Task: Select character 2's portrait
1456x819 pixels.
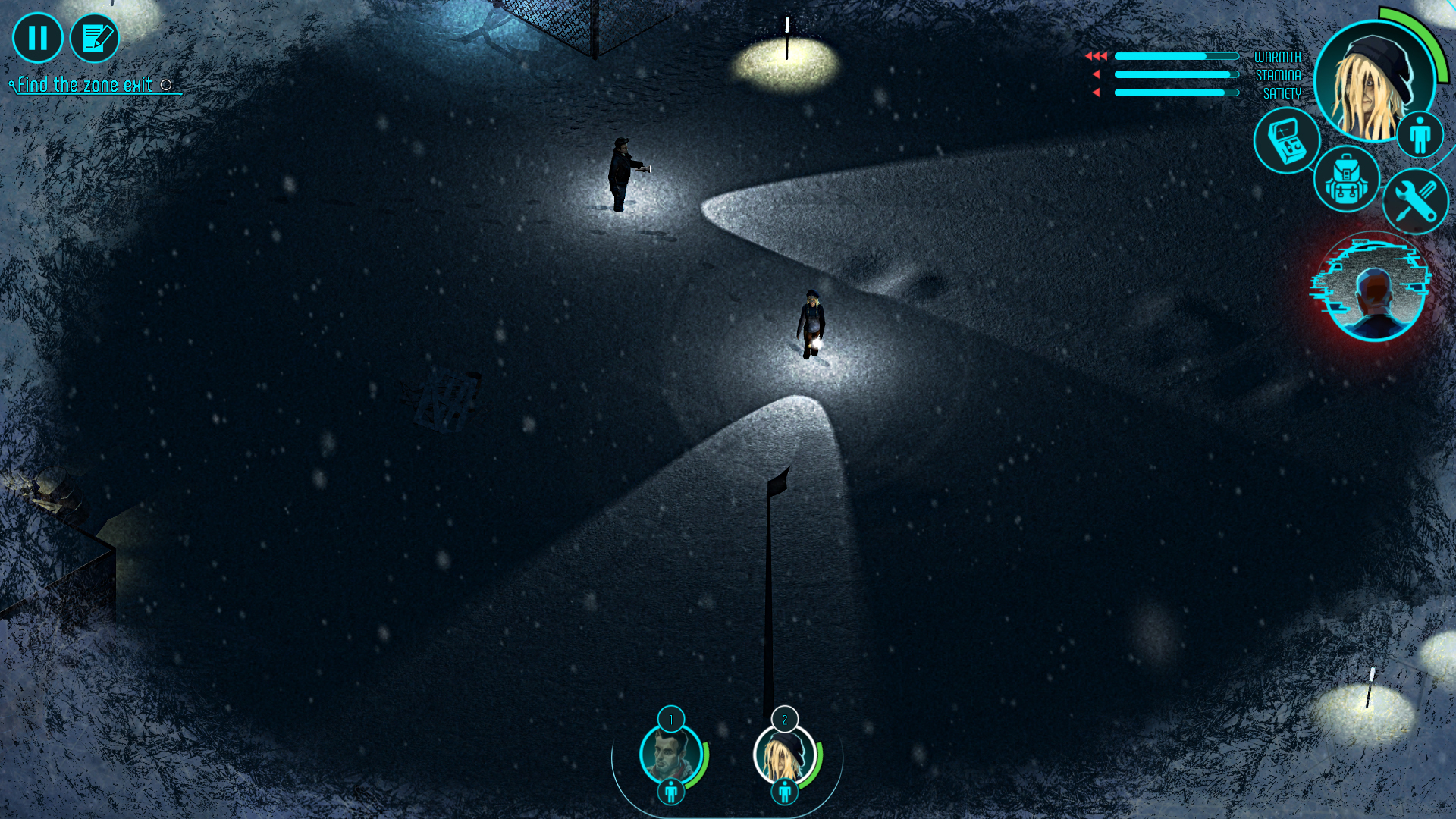Action: point(785,756)
